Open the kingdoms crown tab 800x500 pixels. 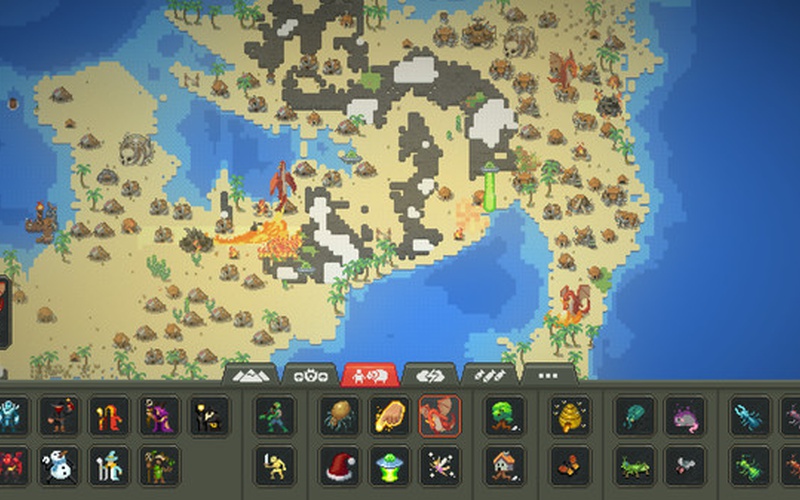(x=309, y=375)
